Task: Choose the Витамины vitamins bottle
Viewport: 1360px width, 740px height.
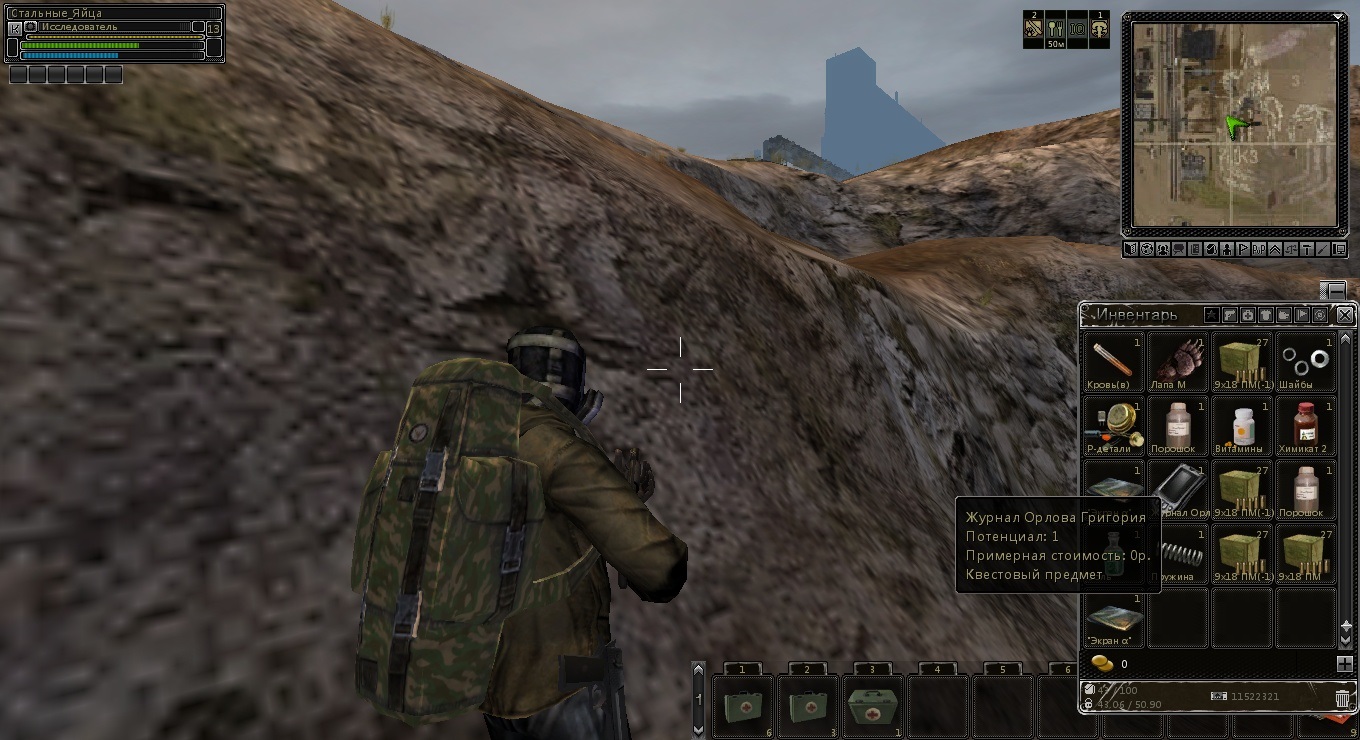Action: point(1242,426)
